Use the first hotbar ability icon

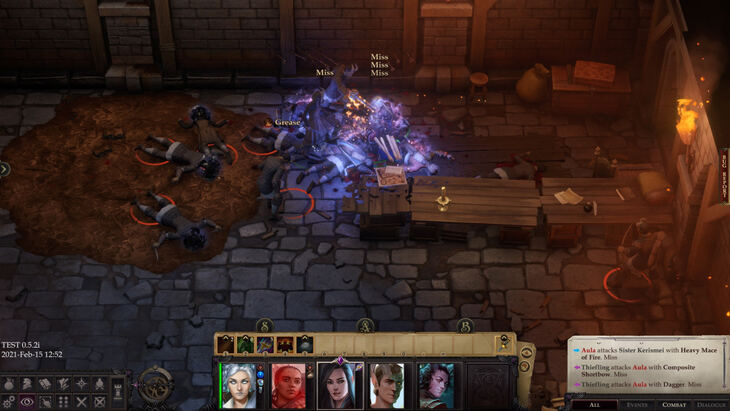(226, 344)
